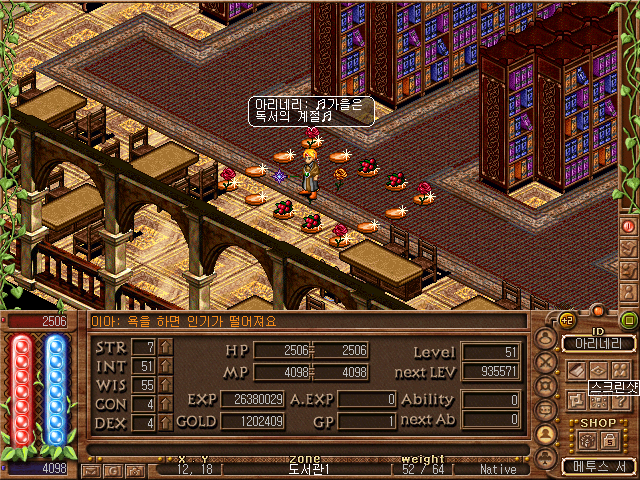Open the mail envelope button
This screenshot has width=640, height=480.
(x=91, y=469)
